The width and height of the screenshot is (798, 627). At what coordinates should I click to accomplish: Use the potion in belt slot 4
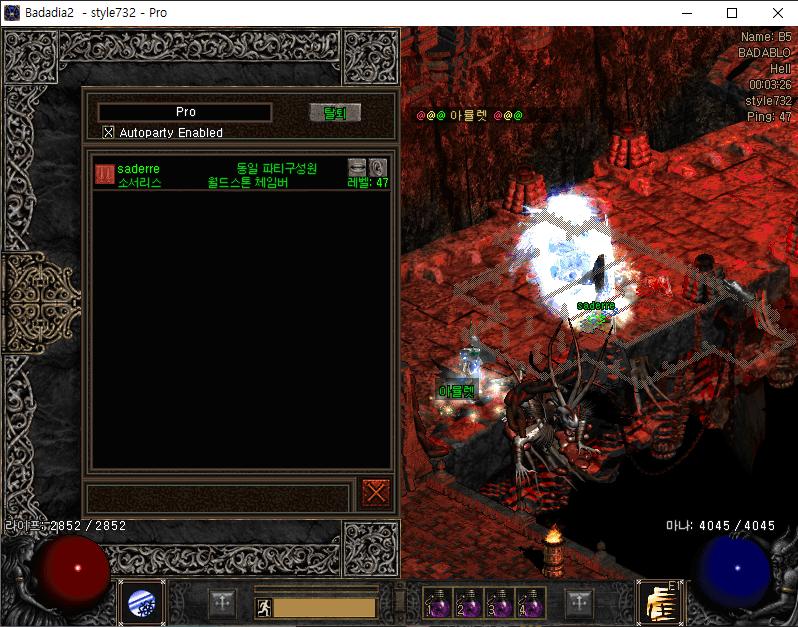point(527,602)
